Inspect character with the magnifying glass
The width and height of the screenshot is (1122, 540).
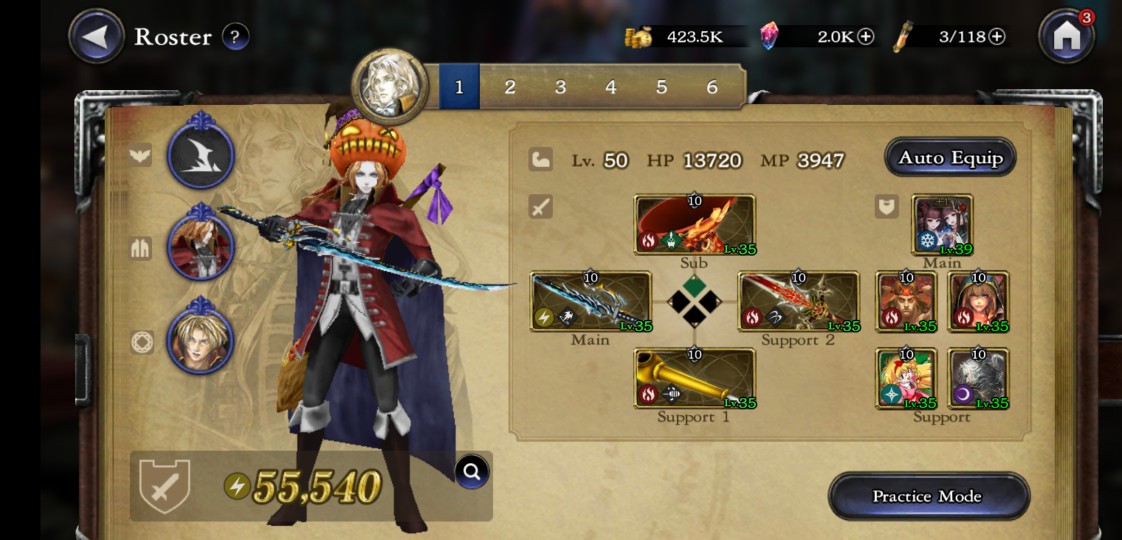(472, 471)
